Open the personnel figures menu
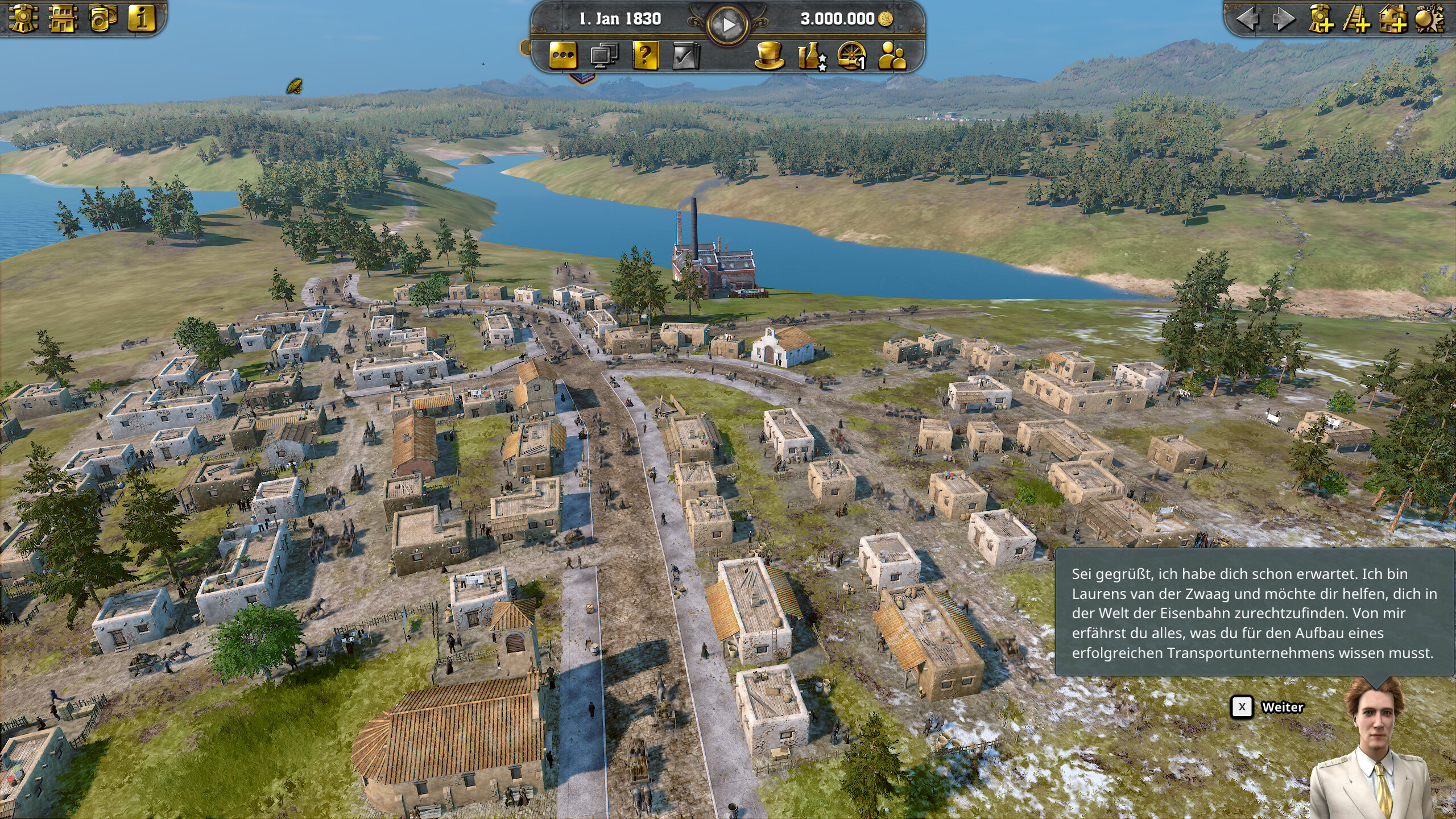 (x=892, y=56)
